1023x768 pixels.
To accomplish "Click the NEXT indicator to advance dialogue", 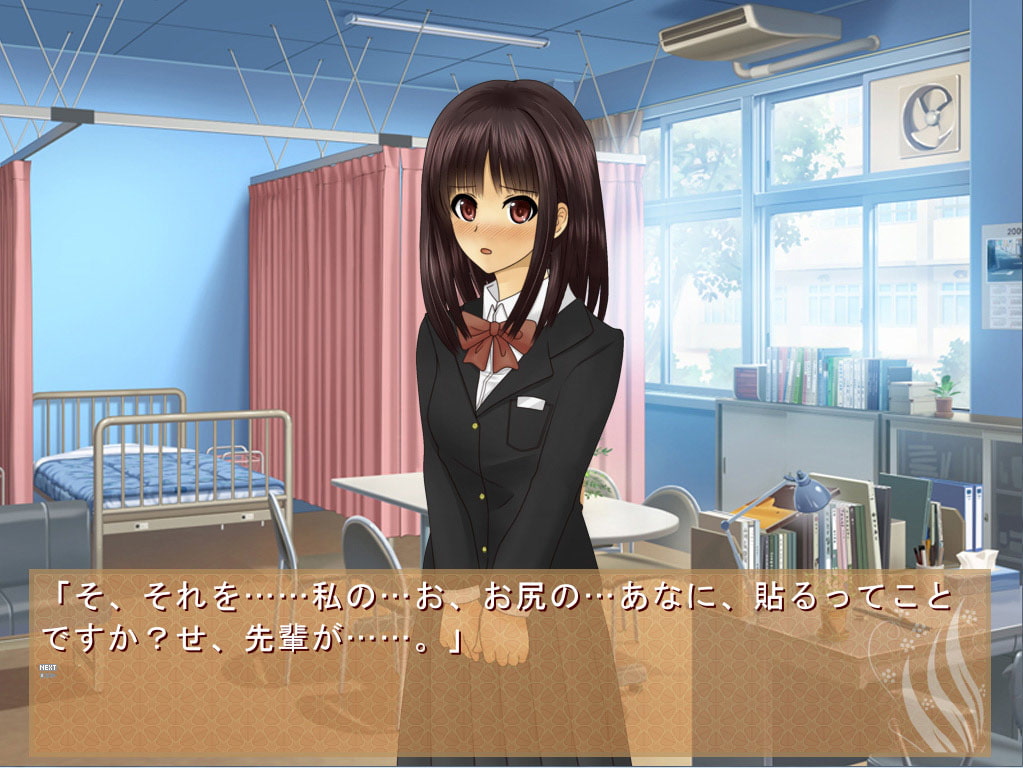I will [47, 670].
